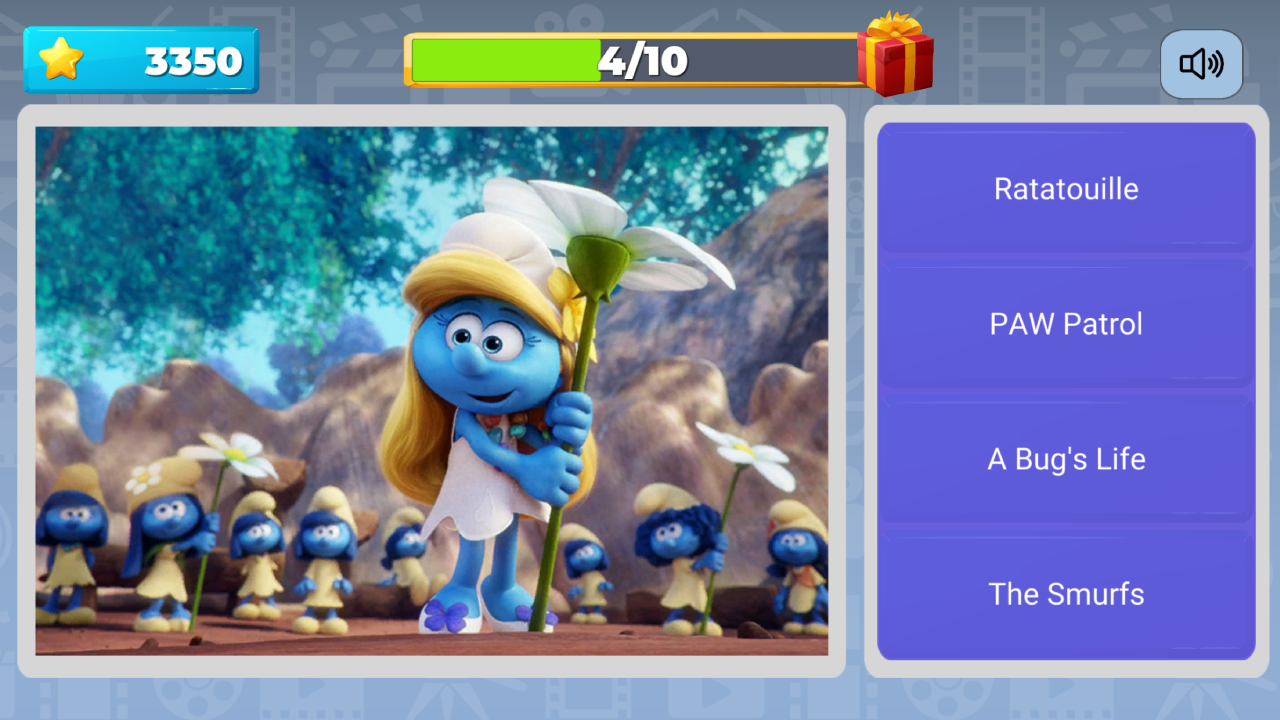
Task: Click the star inside the score counter
Action: (x=60, y=60)
